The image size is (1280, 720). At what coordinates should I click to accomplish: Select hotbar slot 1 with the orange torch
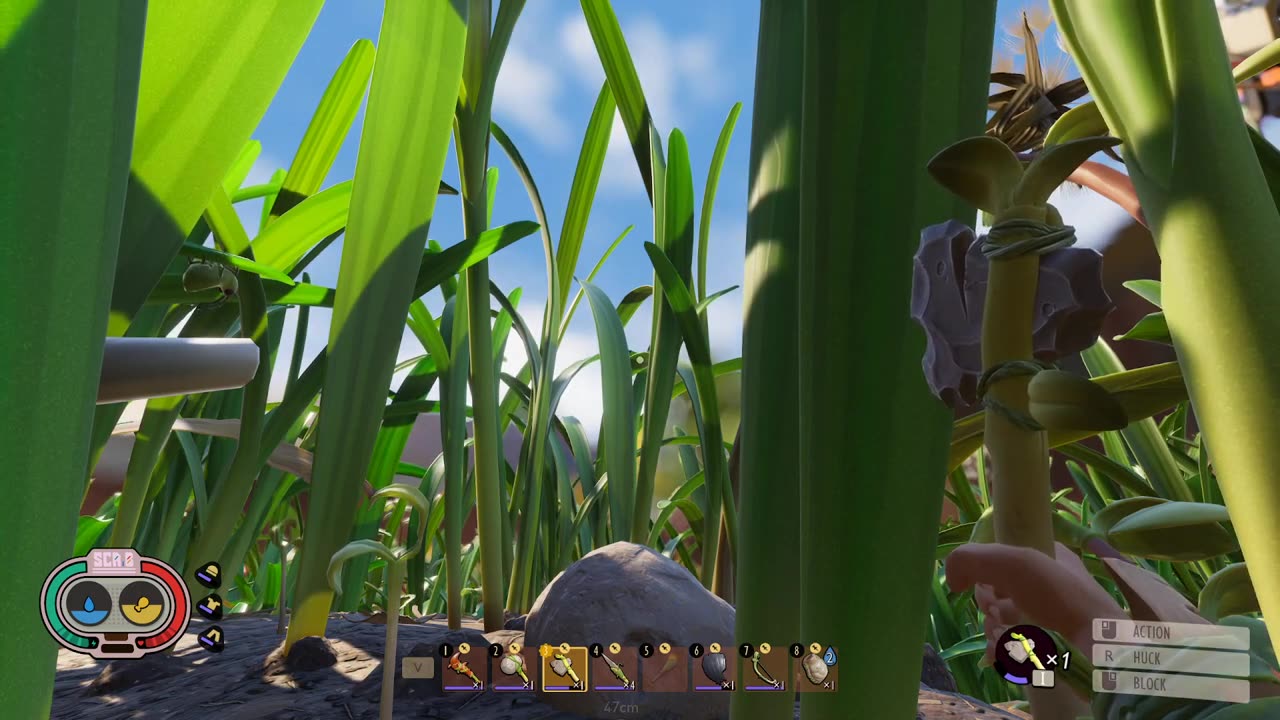pos(464,668)
